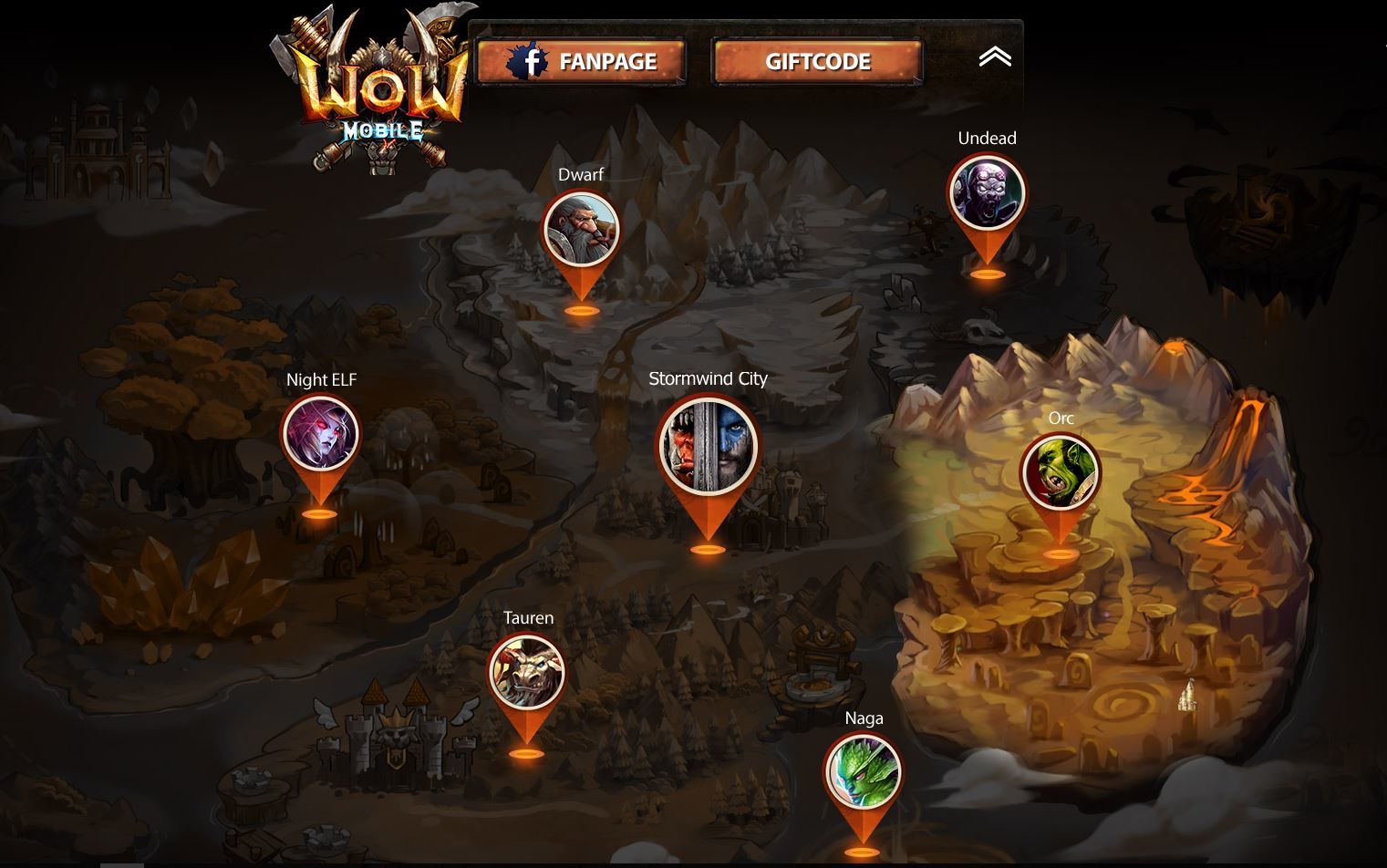Click the Facebook logo on the Fanpage button
This screenshot has height=868, width=1387.
pos(529,62)
